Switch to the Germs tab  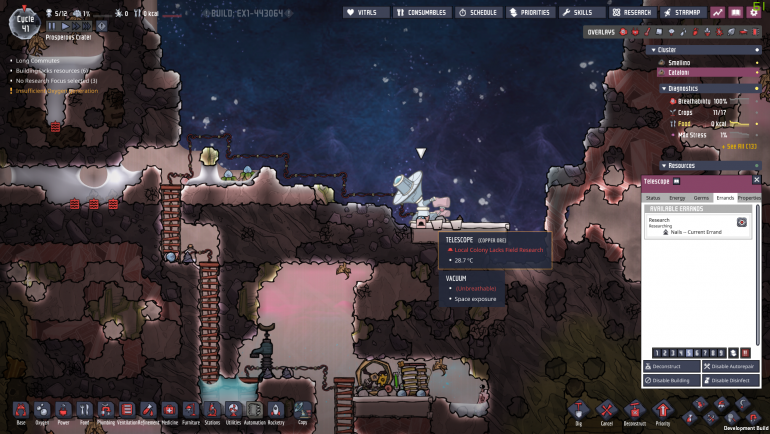click(701, 198)
